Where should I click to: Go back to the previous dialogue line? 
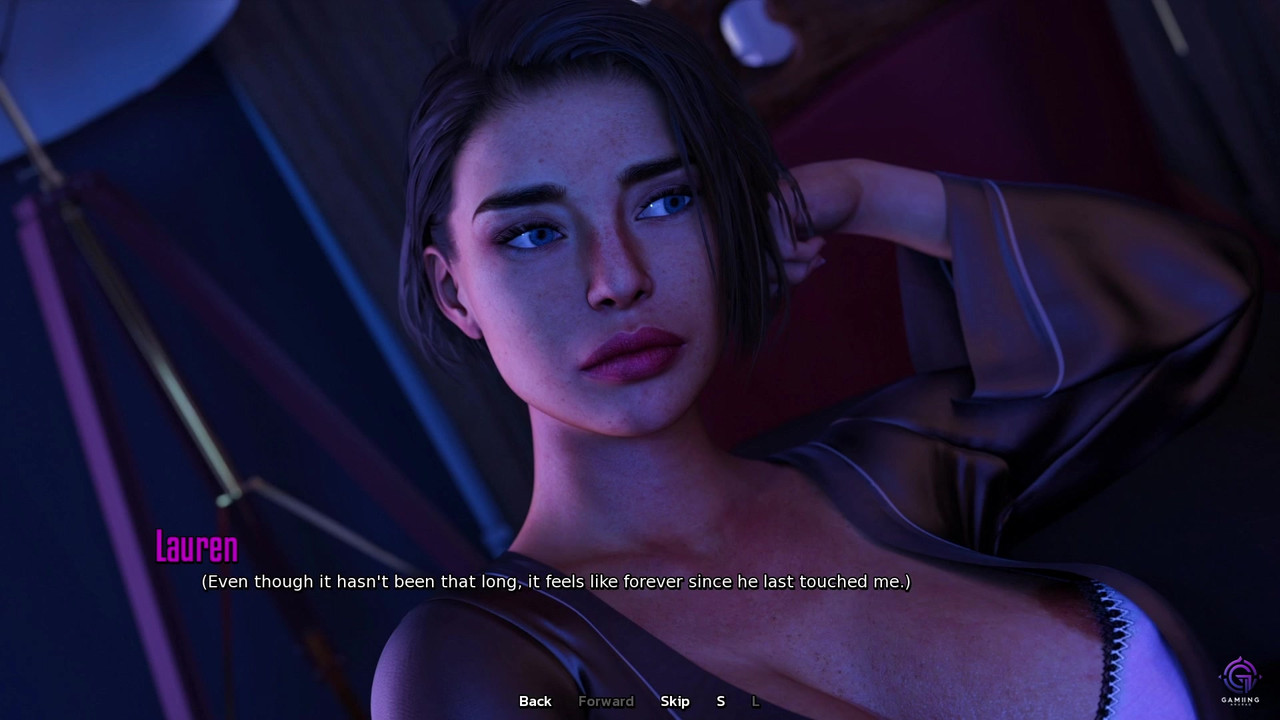click(535, 701)
